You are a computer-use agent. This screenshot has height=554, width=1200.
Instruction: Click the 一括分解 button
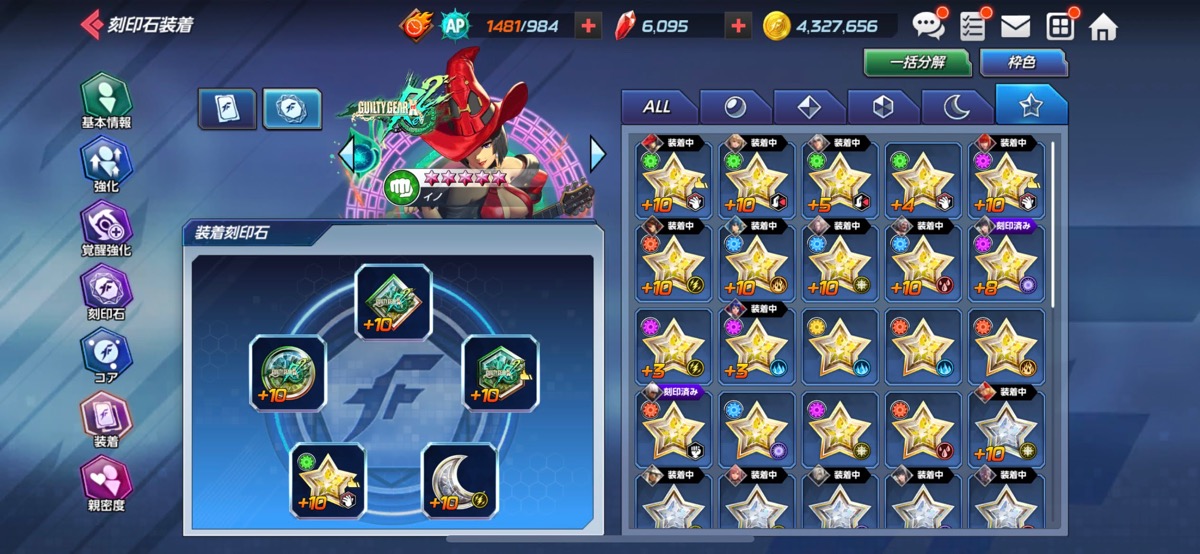[x=917, y=62]
